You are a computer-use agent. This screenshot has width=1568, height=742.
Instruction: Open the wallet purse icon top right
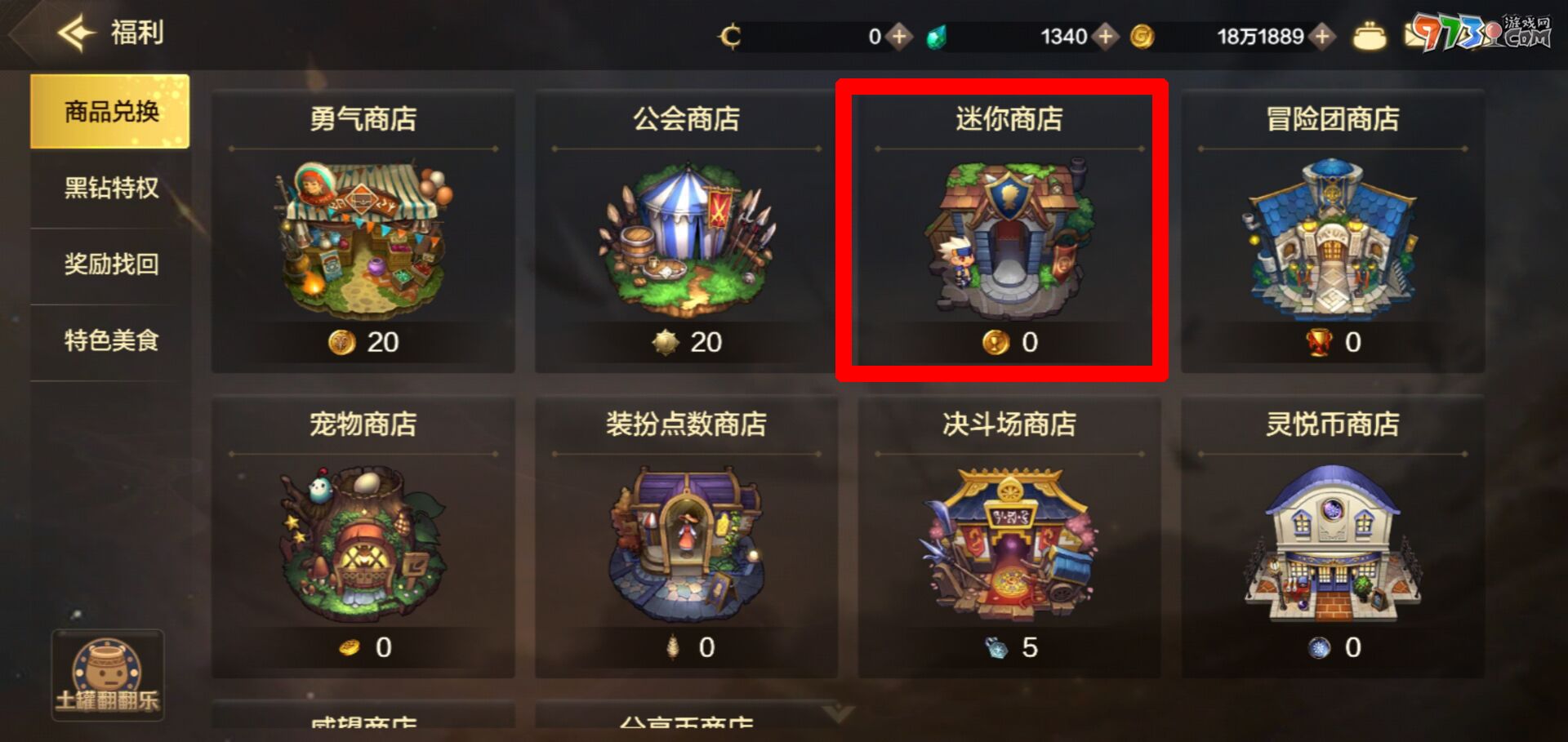click(1371, 34)
